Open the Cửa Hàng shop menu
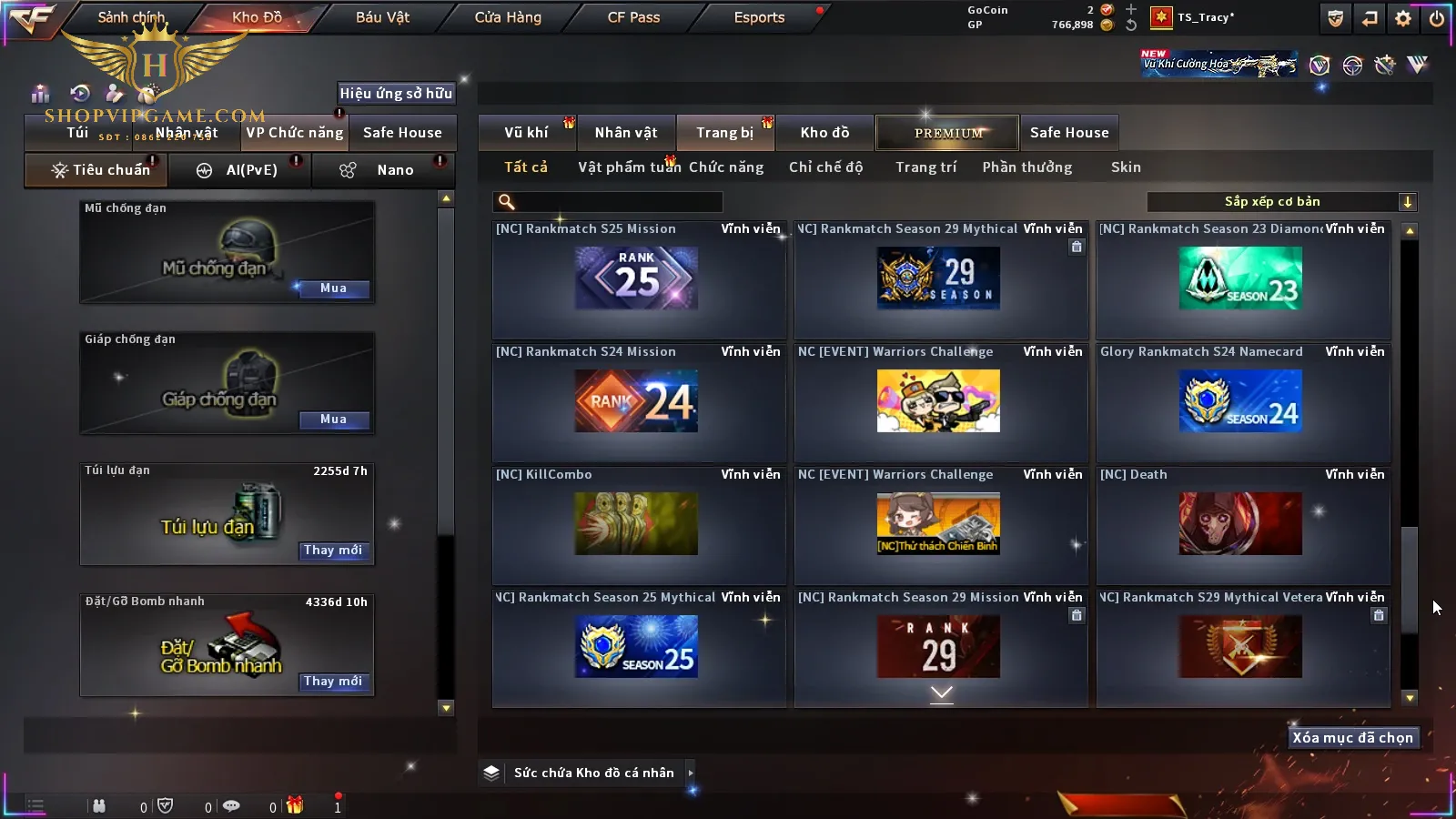The width and height of the screenshot is (1456, 819). [x=508, y=17]
